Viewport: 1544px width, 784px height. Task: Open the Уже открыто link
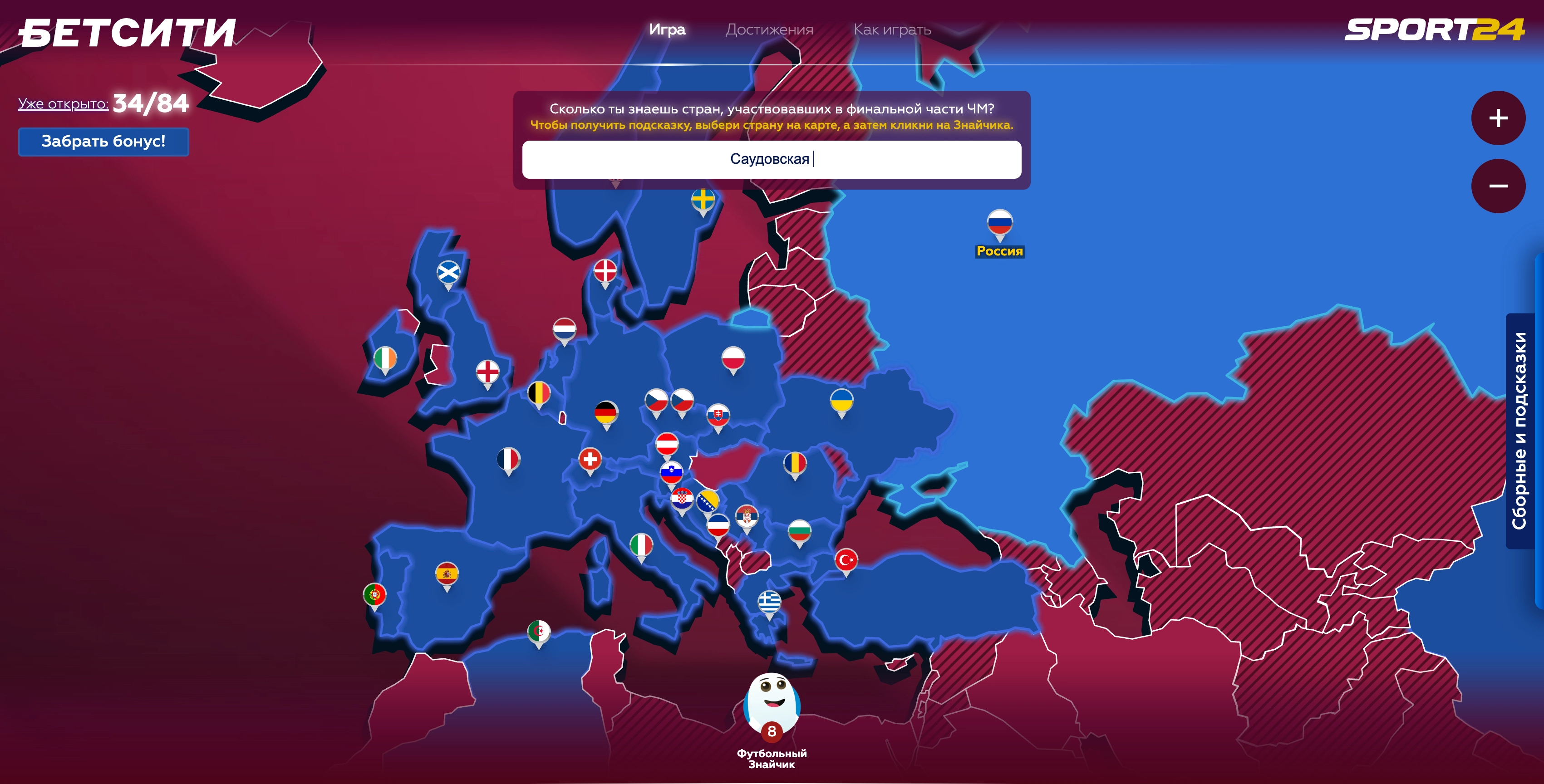pyautogui.click(x=63, y=104)
